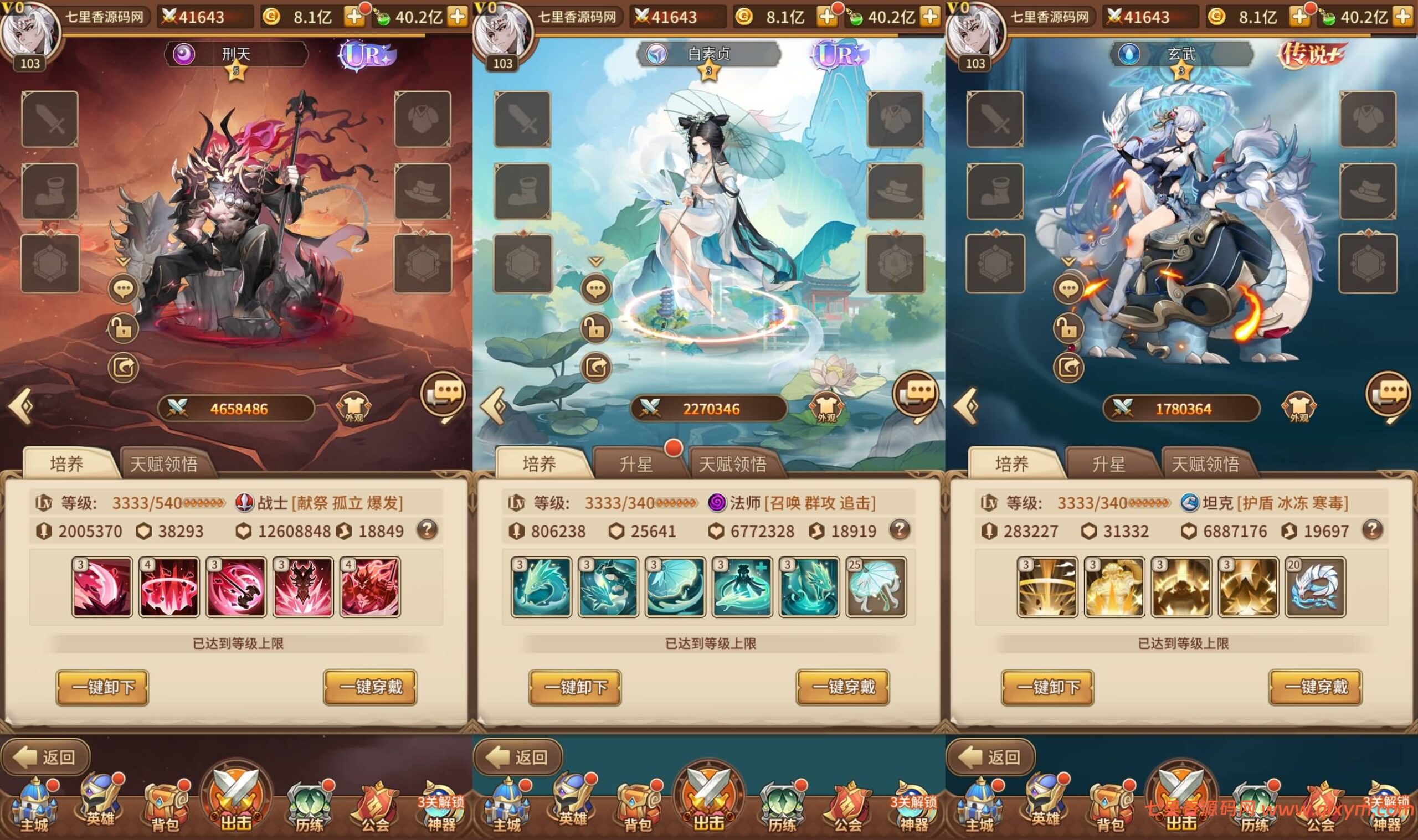Go back using 返回 on 白素贞's screen
This screenshot has height=840, width=1418.
tap(518, 757)
